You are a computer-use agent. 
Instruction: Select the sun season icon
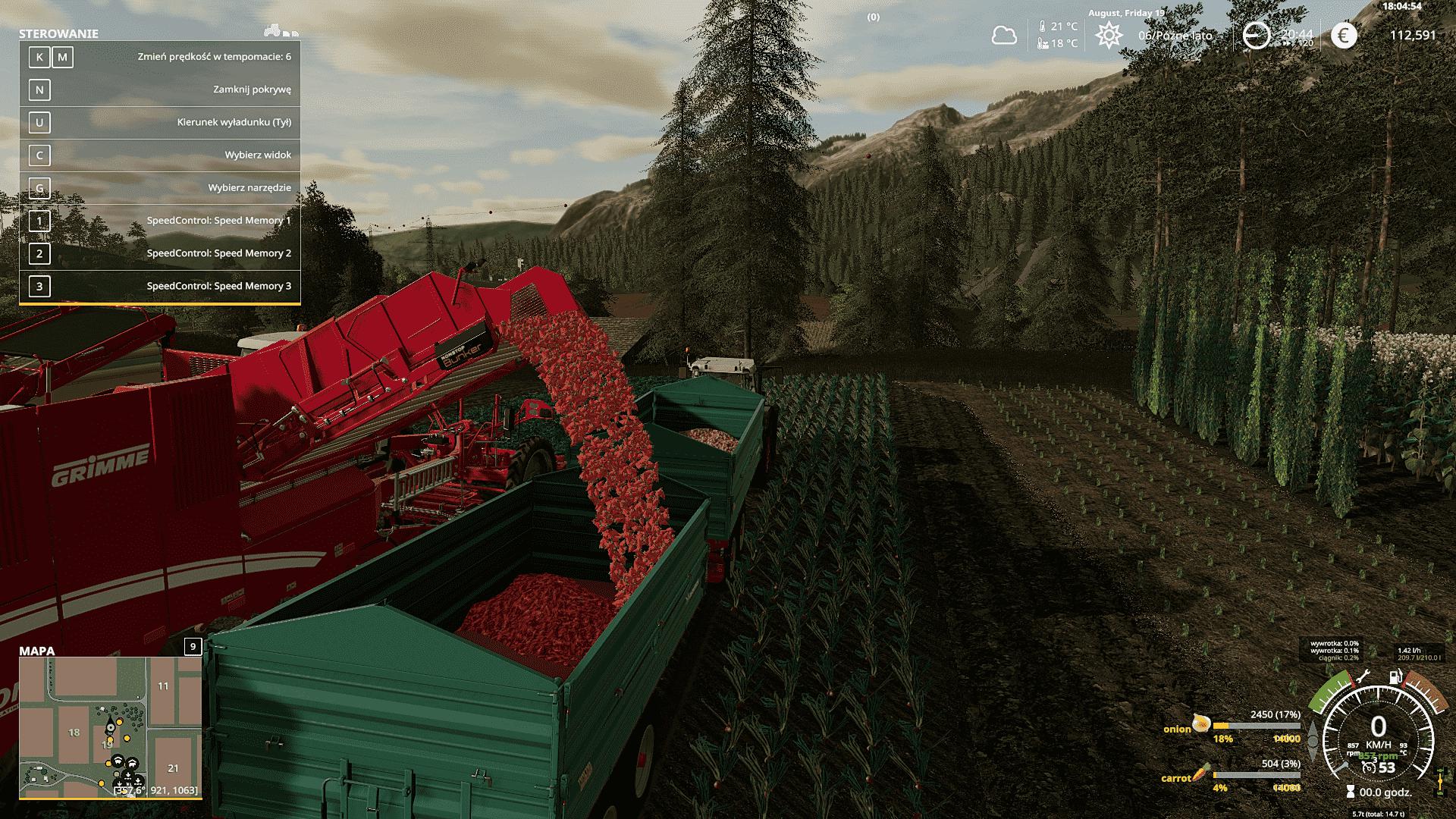(x=1109, y=35)
